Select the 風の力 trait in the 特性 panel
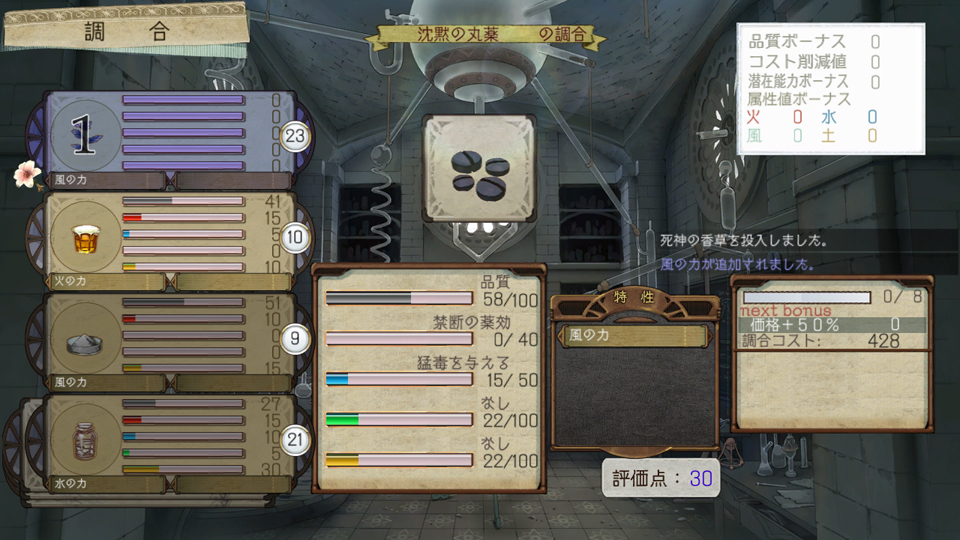The height and width of the screenshot is (540, 960). (x=636, y=336)
